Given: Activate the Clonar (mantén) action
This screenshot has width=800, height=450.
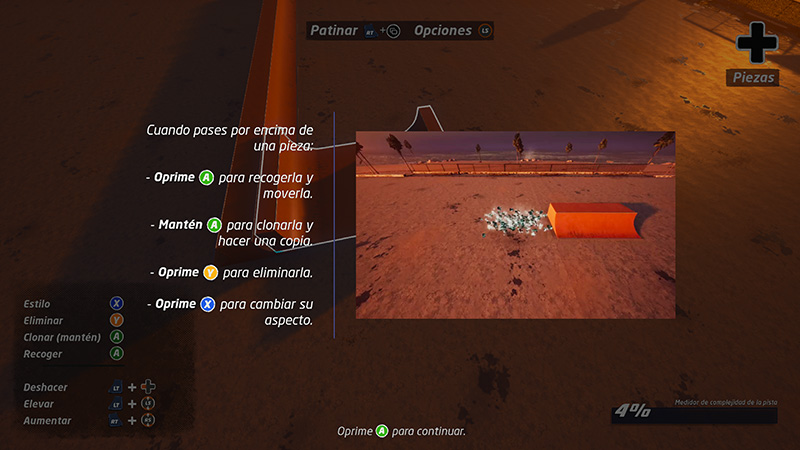Looking at the screenshot, I should point(62,337).
